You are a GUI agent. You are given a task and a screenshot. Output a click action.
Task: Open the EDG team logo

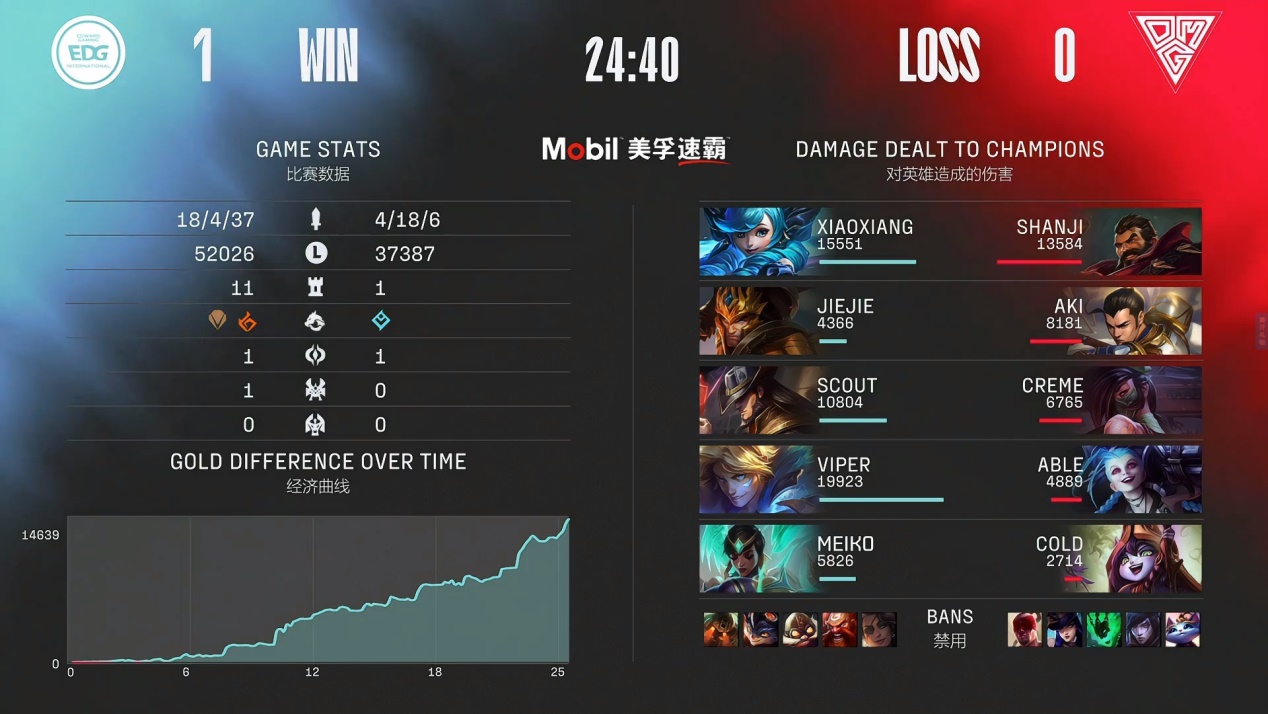pos(89,53)
